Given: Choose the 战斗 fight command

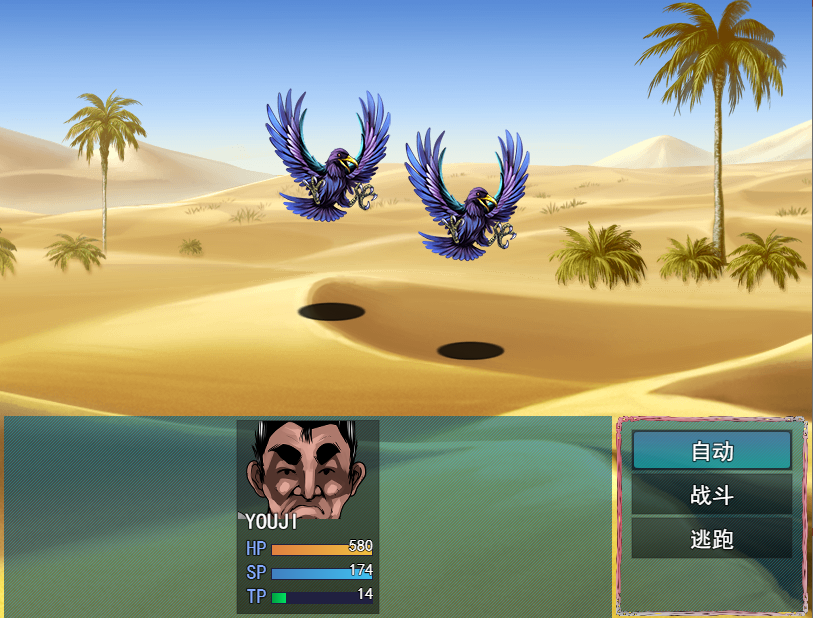Looking at the screenshot, I should tap(711, 495).
